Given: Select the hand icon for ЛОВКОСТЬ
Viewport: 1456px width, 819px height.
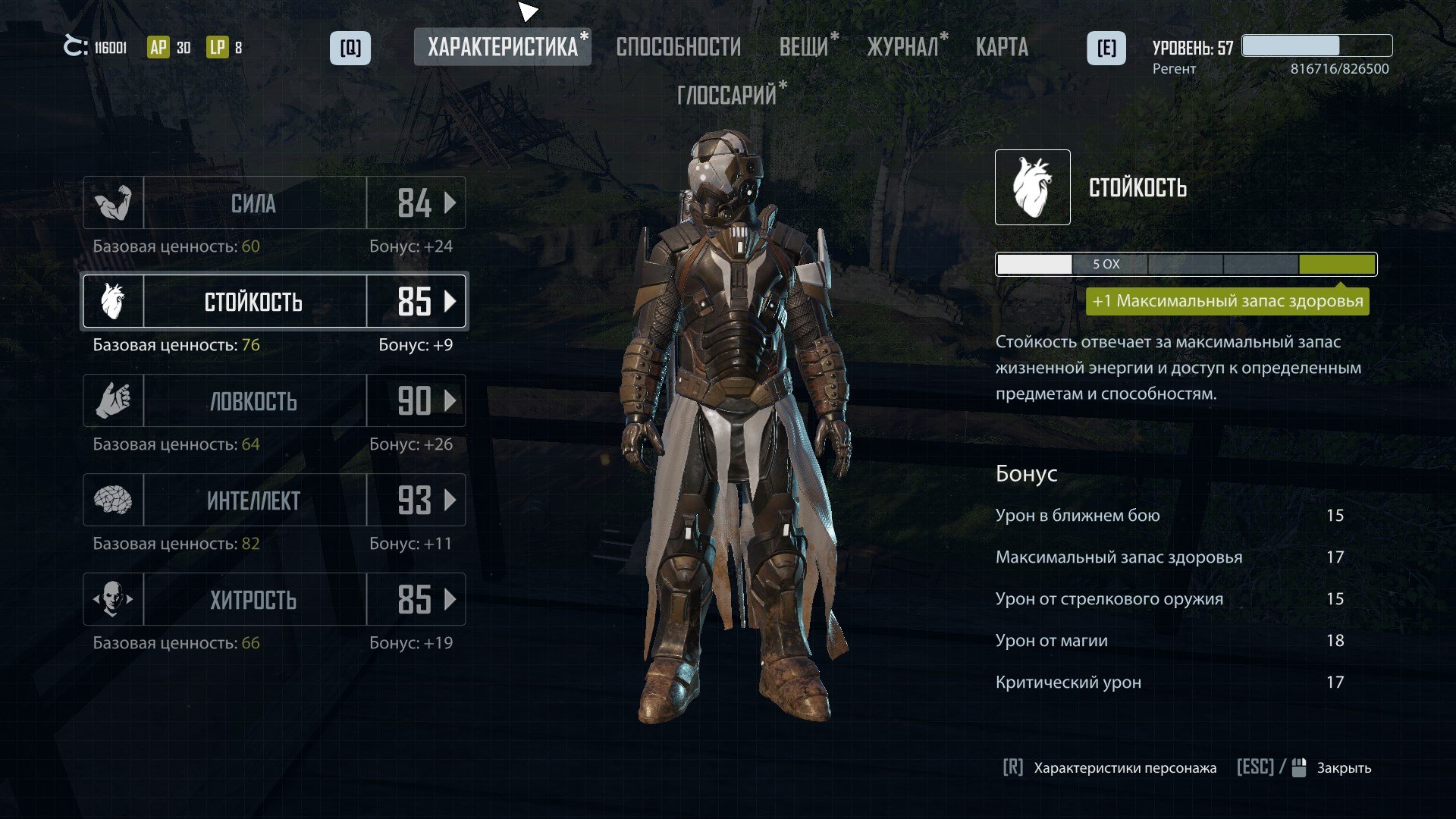Looking at the screenshot, I should pos(114,400).
